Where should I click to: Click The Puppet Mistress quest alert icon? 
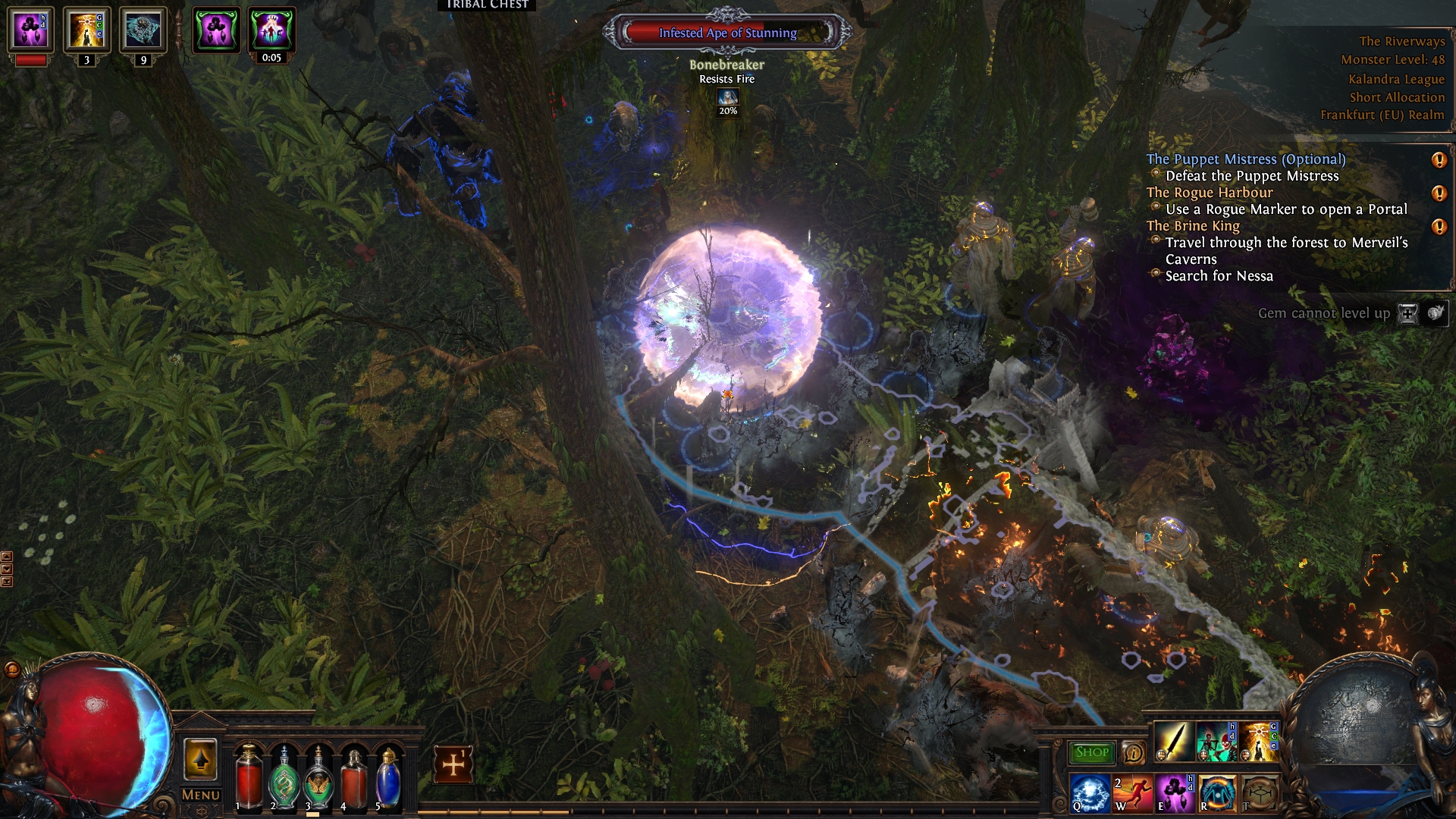pyautogui.click(x=1439, y=160)
